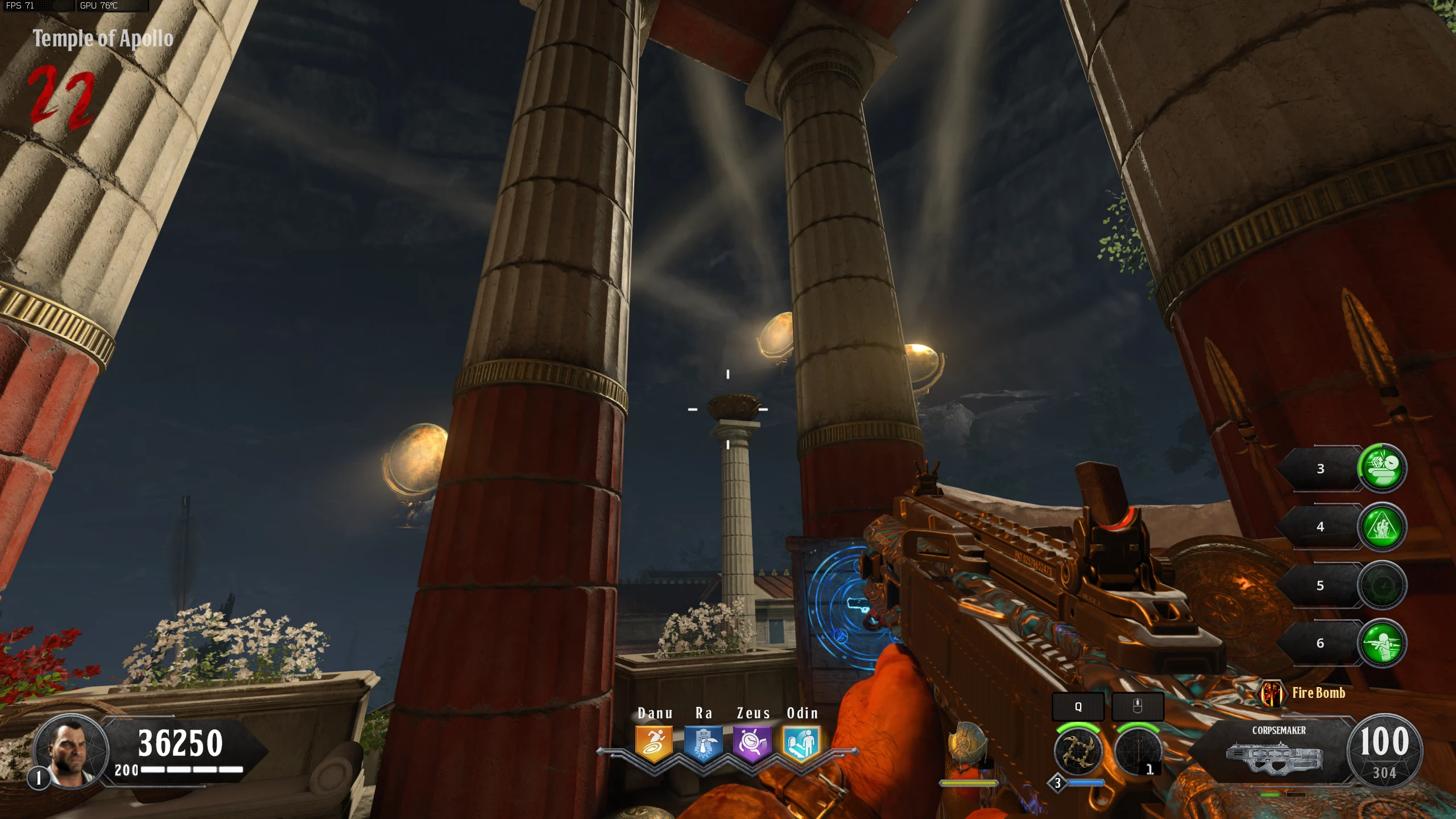Activate the rifleman elixir in slot 6
The height and width of the screenshot is (819, 1456).
click(1382, 643)
